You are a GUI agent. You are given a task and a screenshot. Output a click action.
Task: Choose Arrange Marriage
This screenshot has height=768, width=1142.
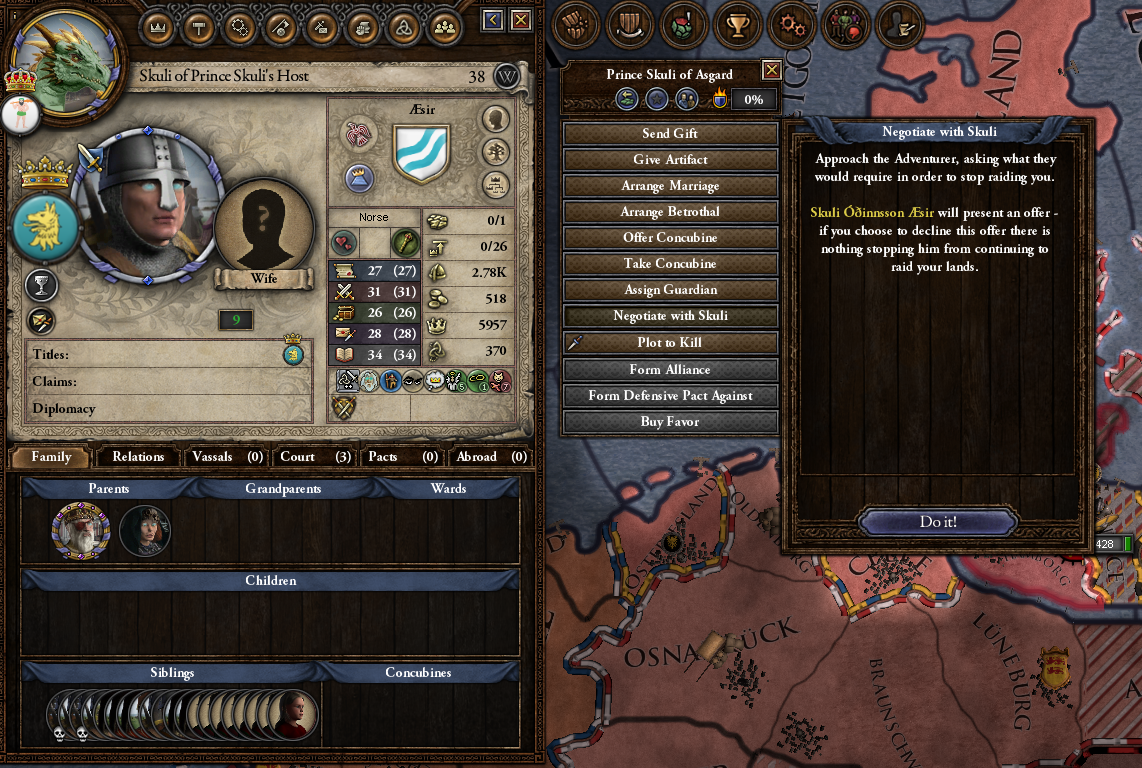pyautogui.click(x=670, y=186)
